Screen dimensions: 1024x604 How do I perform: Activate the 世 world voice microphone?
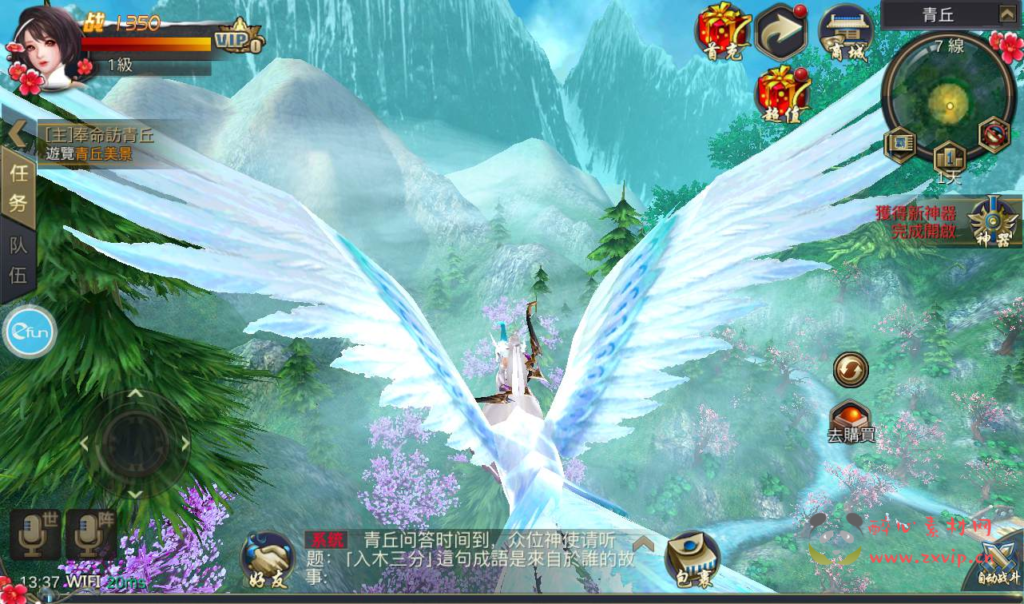36,533
